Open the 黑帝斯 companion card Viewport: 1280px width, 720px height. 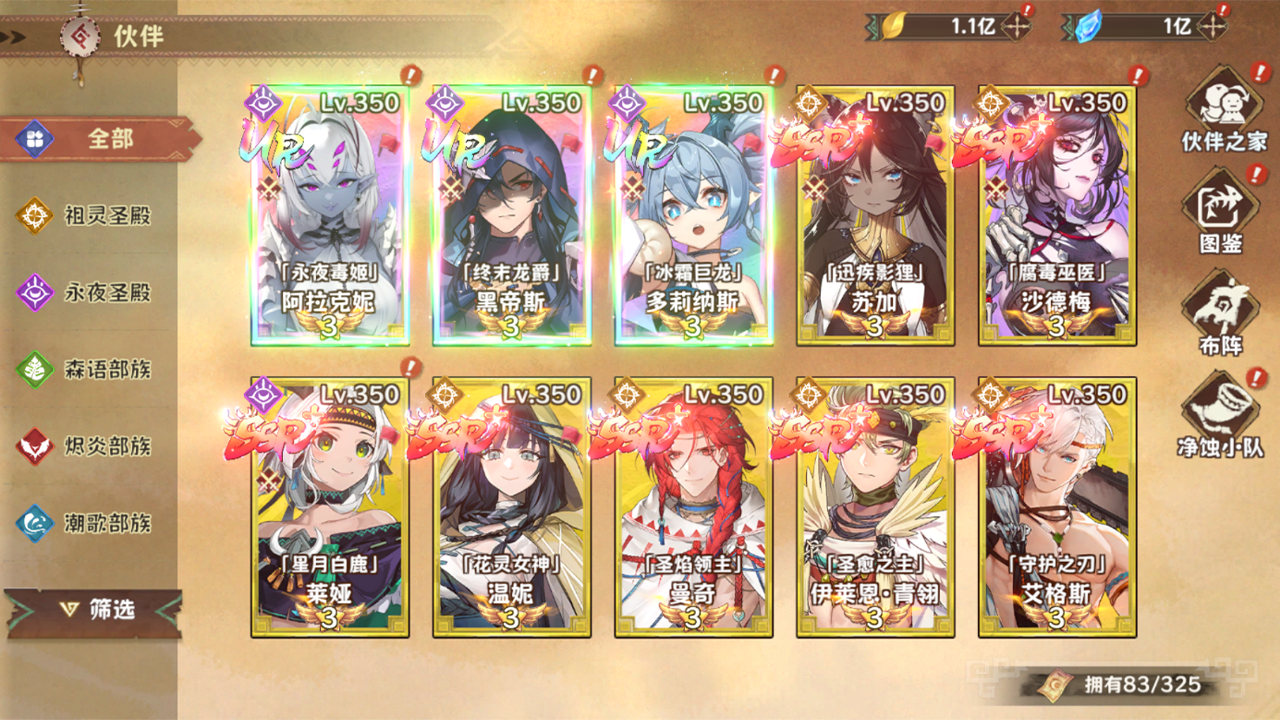511,215
